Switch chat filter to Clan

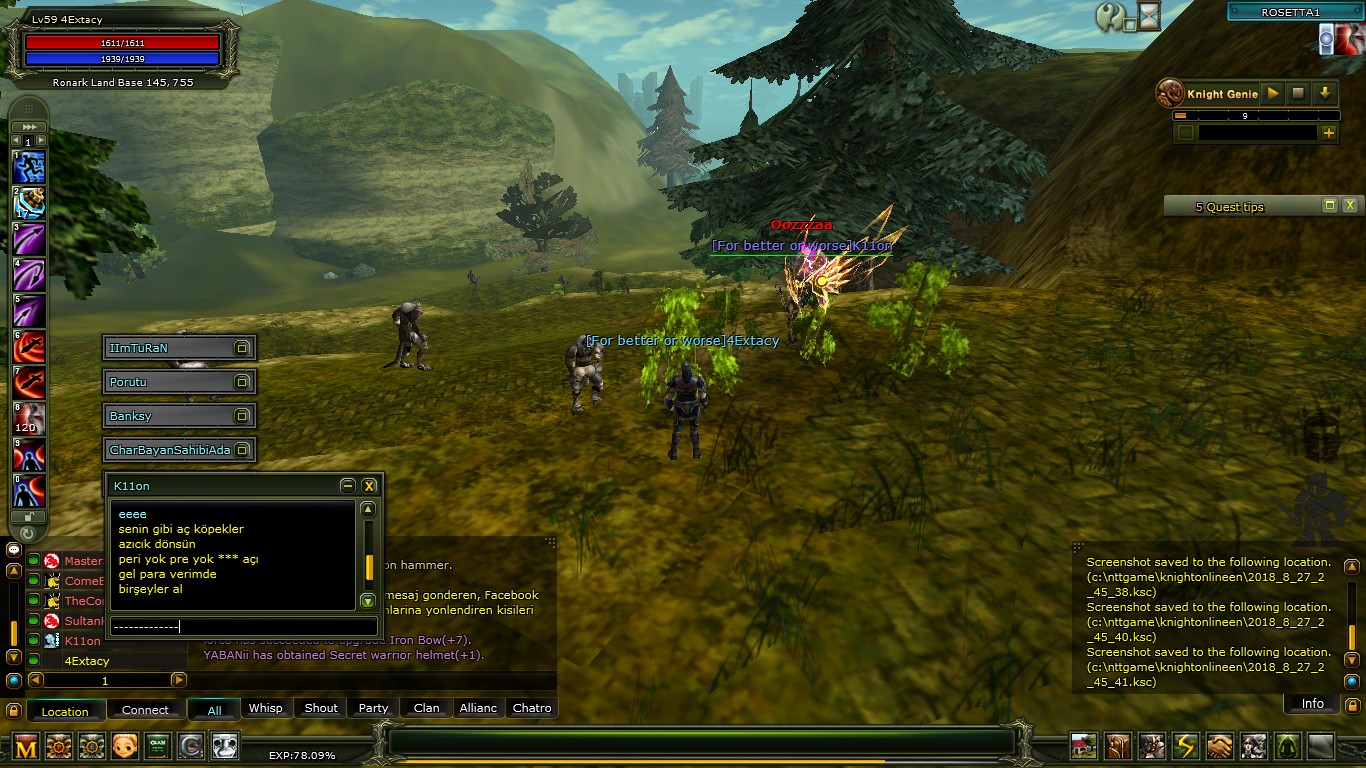[x=426, y=708]
